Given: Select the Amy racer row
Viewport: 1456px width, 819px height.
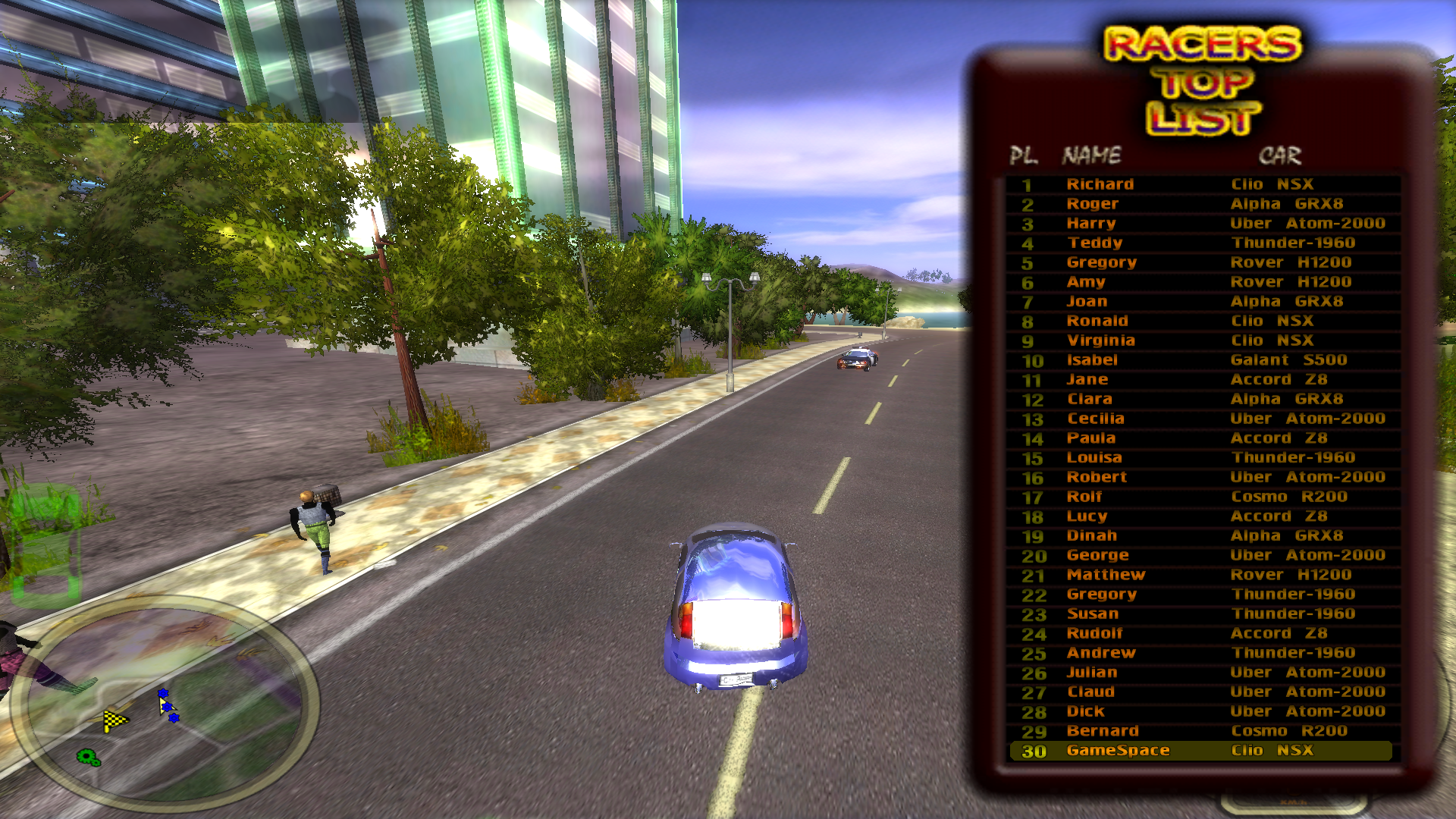Looking at the screenshot, I should [x=1202, y=282].
